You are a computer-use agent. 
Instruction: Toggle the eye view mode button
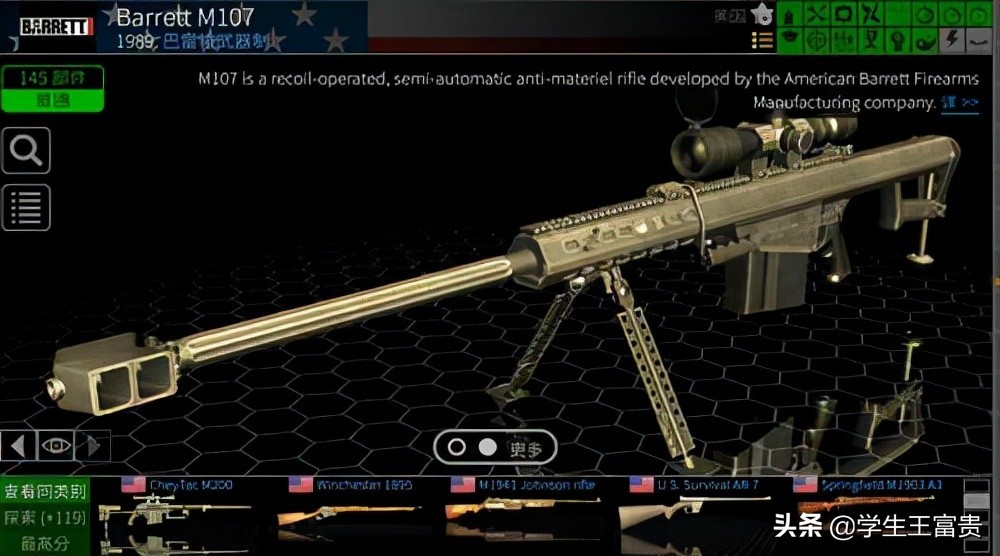click(x=55, y=446)
